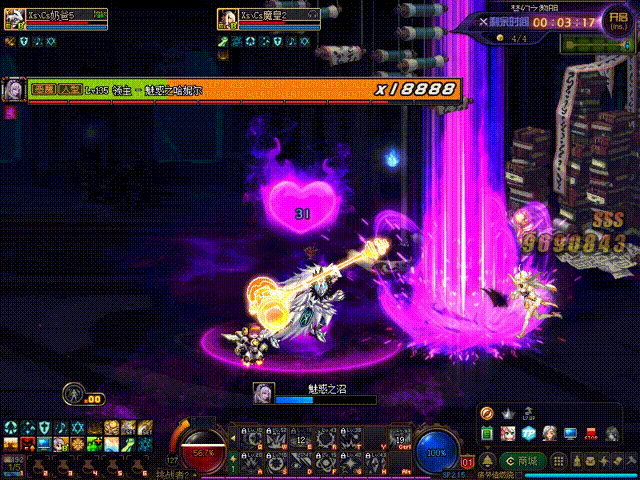Viewport: 640px width, 480px height.
Task: Open the crown icon in the menu tray
Action: coord(507,413)
